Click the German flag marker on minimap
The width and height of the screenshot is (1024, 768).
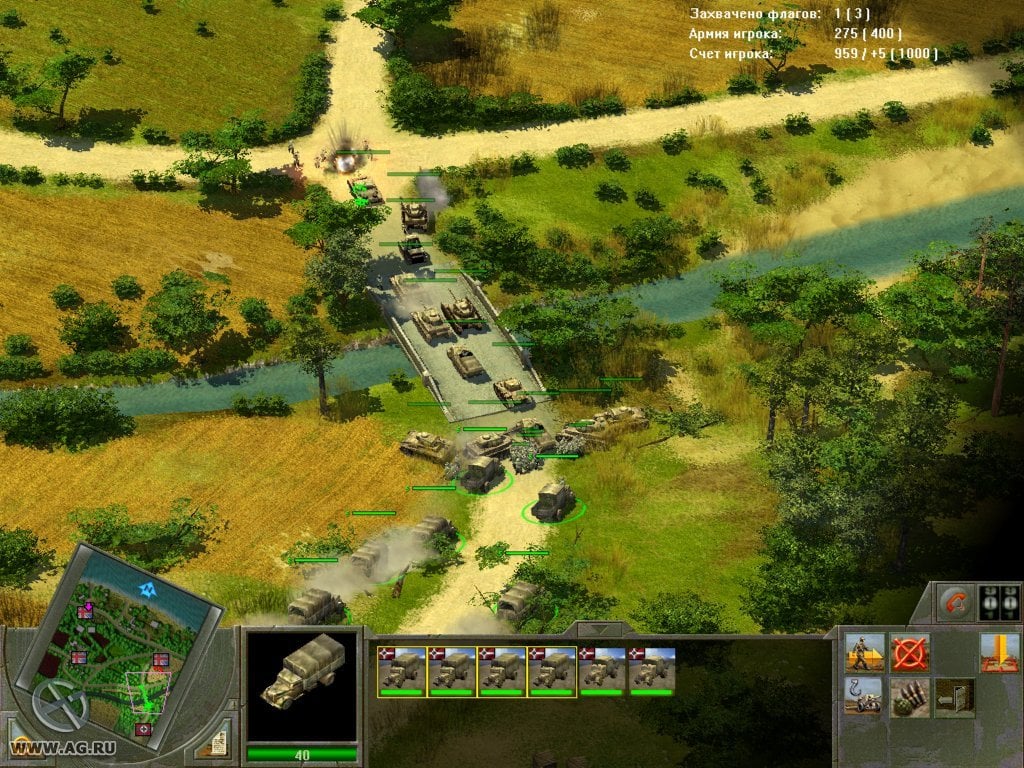[143, 730]
